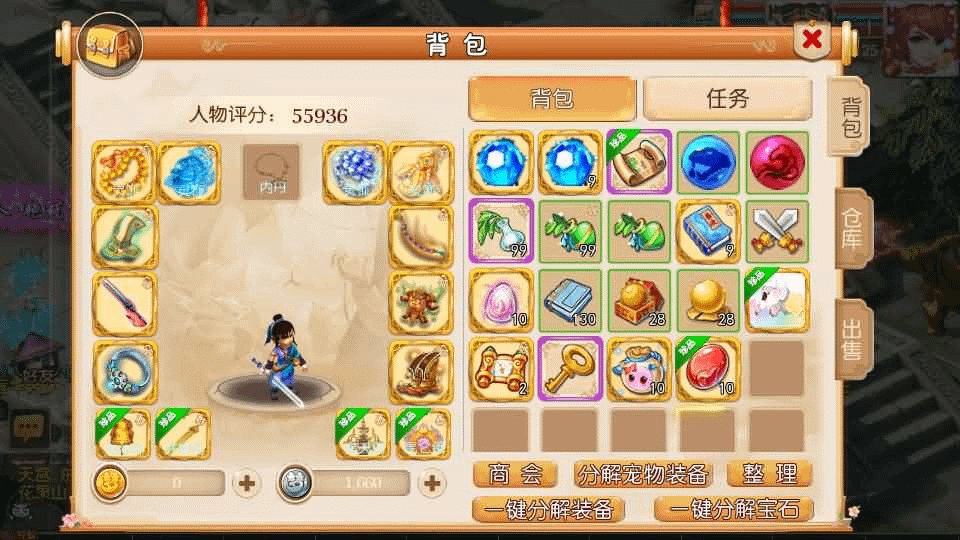Select the red swirl orb item
960x540 pixels.
(x=776, y=161)
